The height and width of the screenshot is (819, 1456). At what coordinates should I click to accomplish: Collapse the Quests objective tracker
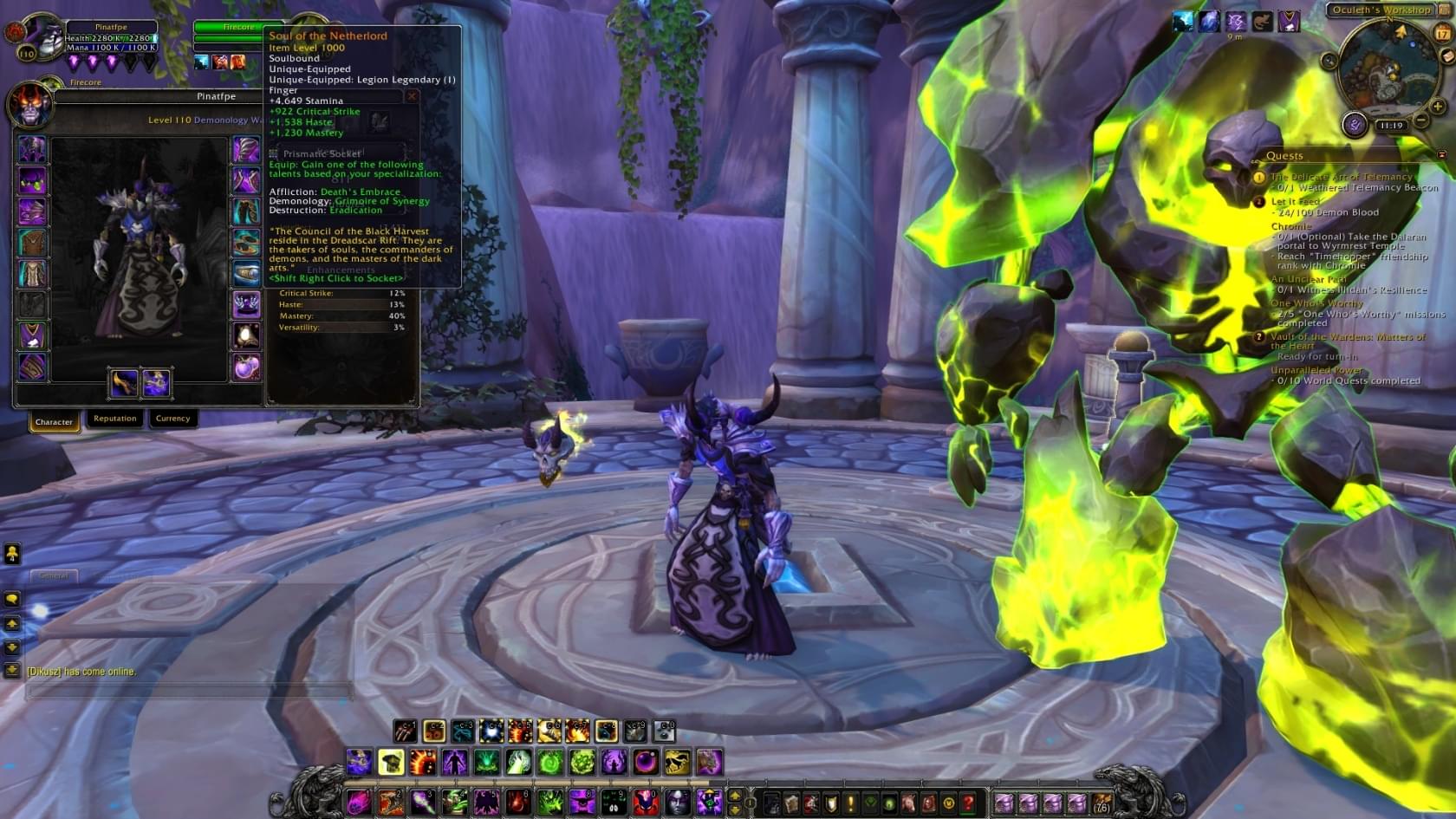[1441, 155]
